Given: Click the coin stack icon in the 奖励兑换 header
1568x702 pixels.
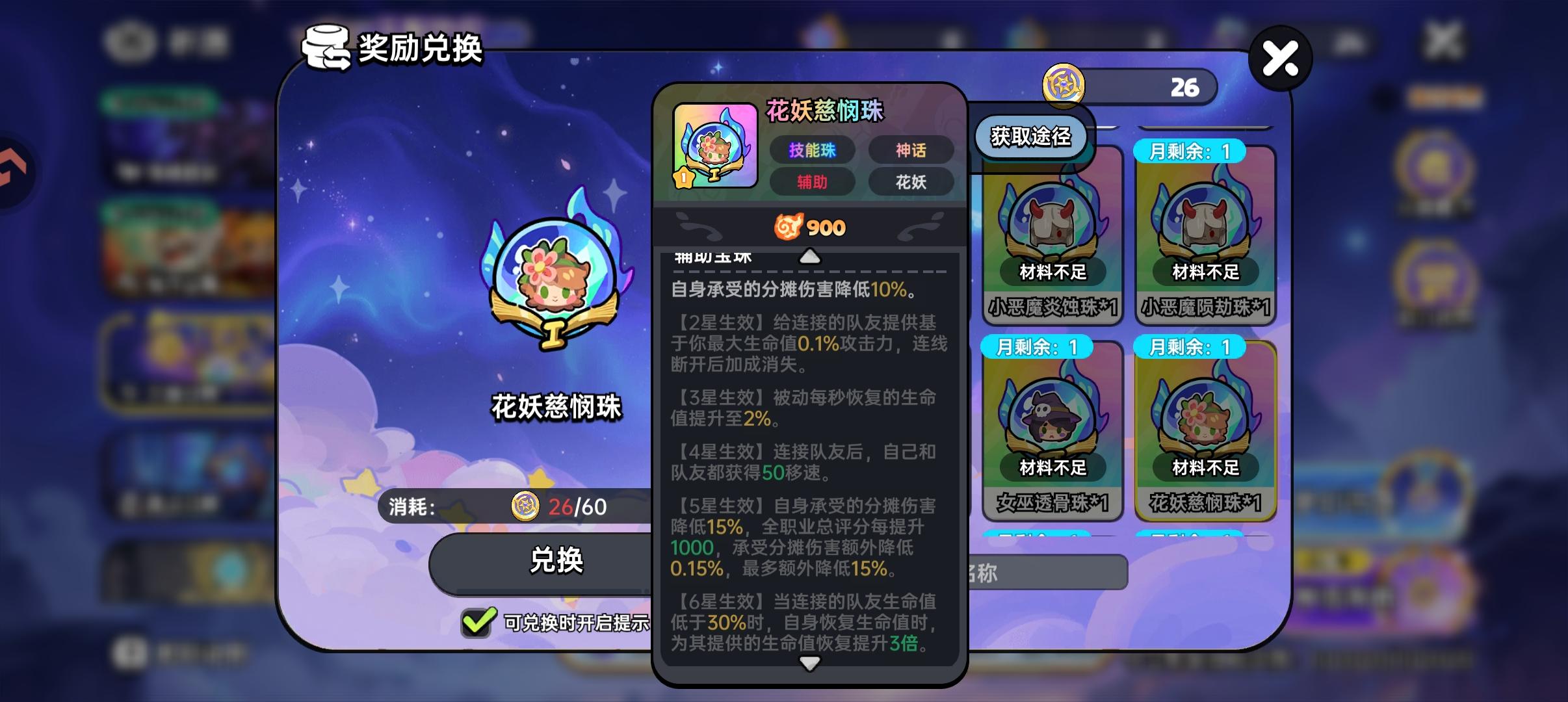Looking at the screenshot, I should [x=325, y=45].
